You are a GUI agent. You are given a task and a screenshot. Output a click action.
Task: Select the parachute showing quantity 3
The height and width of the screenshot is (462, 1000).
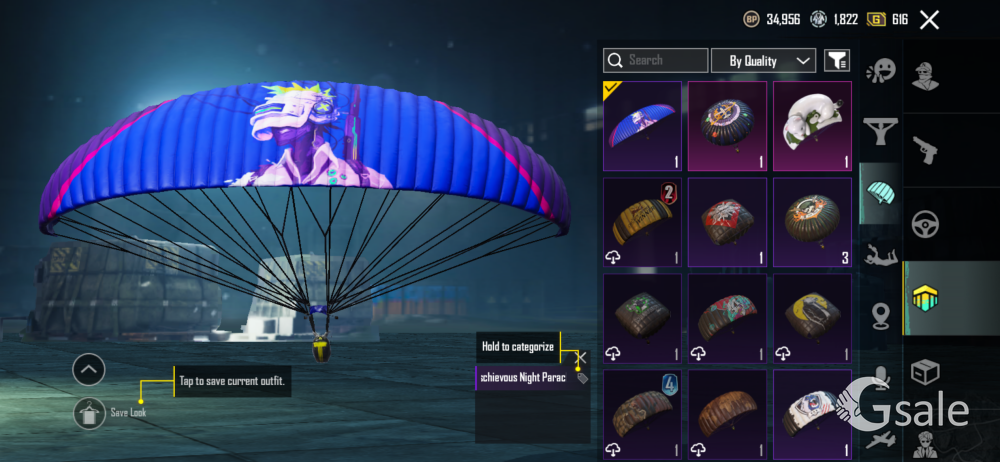[811, 222]
